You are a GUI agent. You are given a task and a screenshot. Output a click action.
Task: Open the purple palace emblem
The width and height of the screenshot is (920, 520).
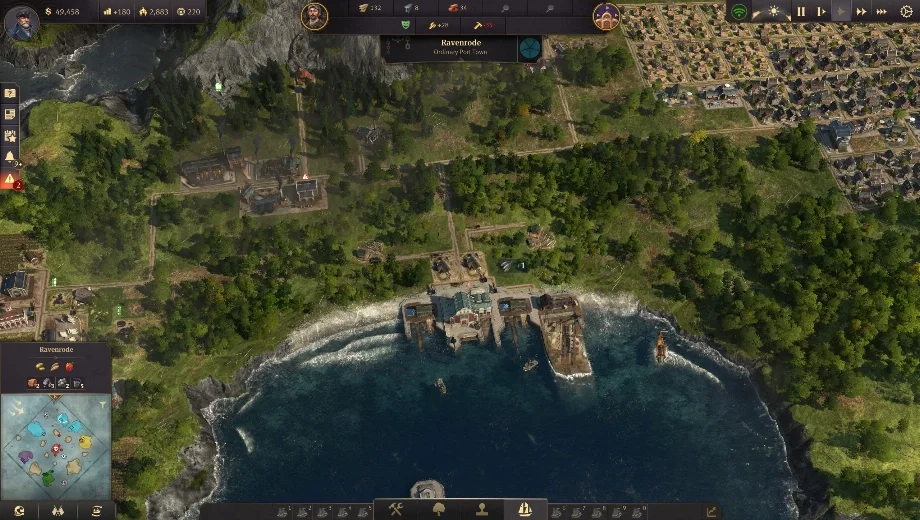point(606,16)
